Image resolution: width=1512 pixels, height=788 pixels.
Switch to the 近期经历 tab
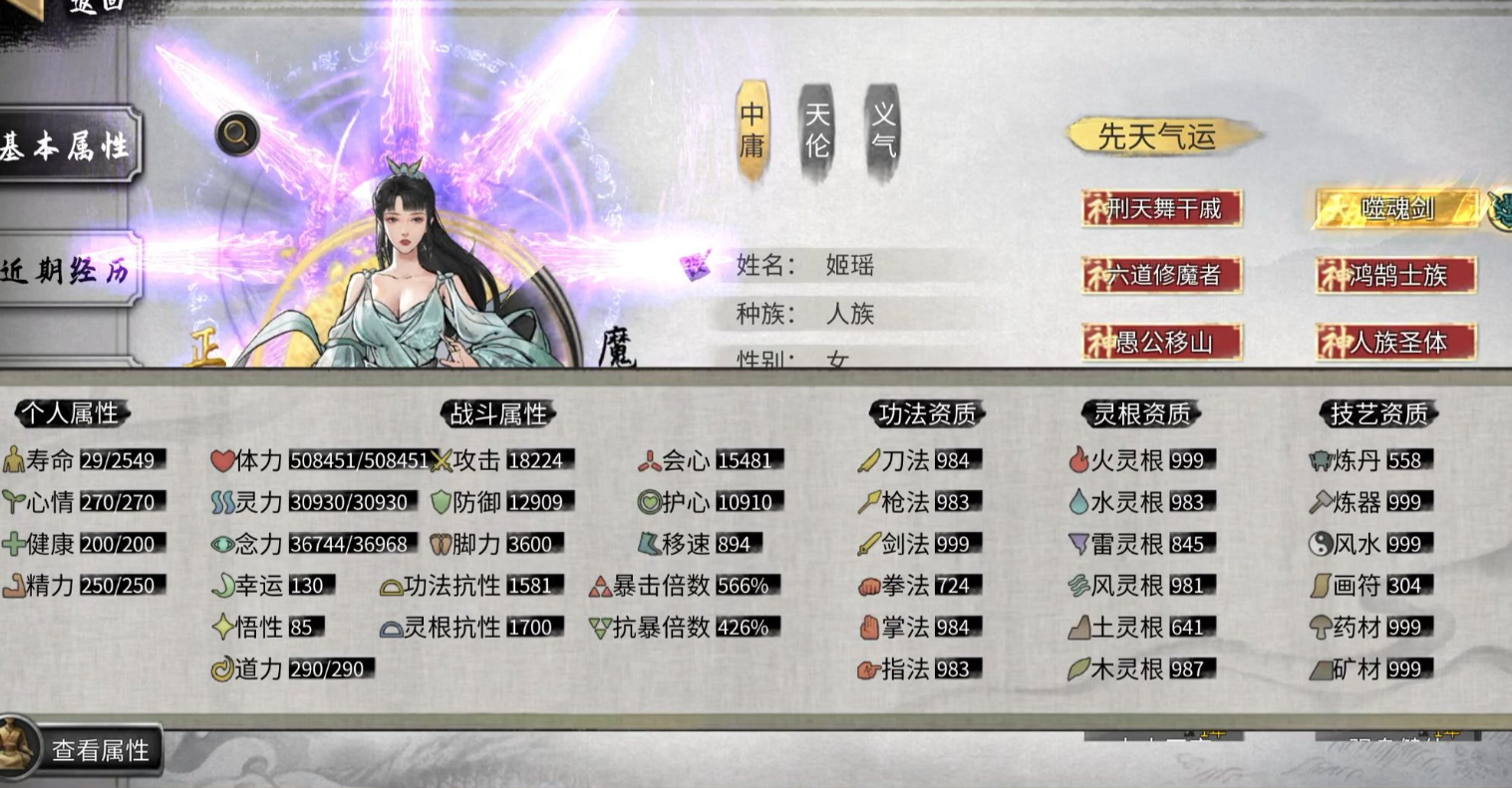[x=68, y=270]
